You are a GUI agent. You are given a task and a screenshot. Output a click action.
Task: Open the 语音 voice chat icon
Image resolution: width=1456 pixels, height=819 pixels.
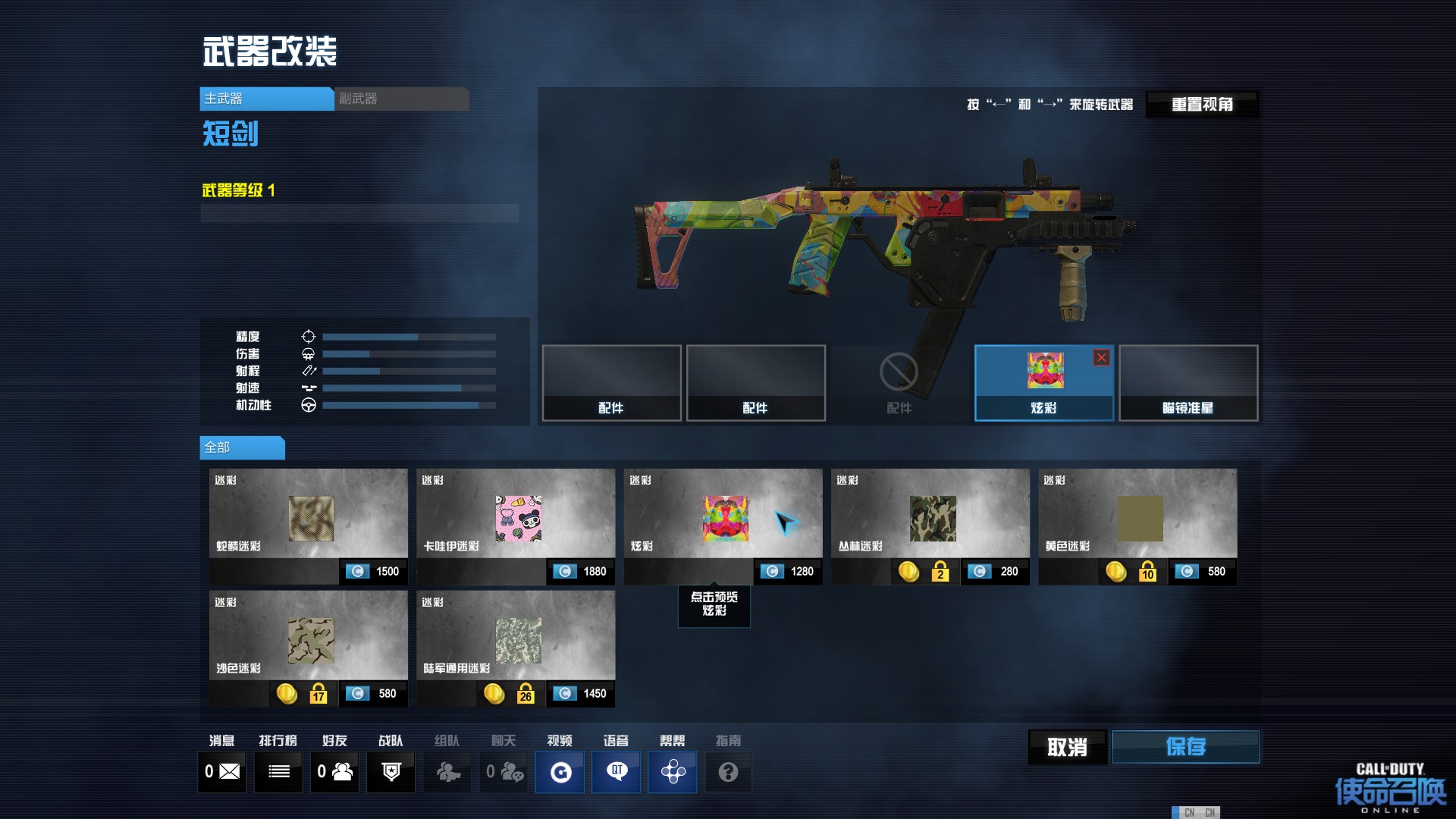(616, 772)
